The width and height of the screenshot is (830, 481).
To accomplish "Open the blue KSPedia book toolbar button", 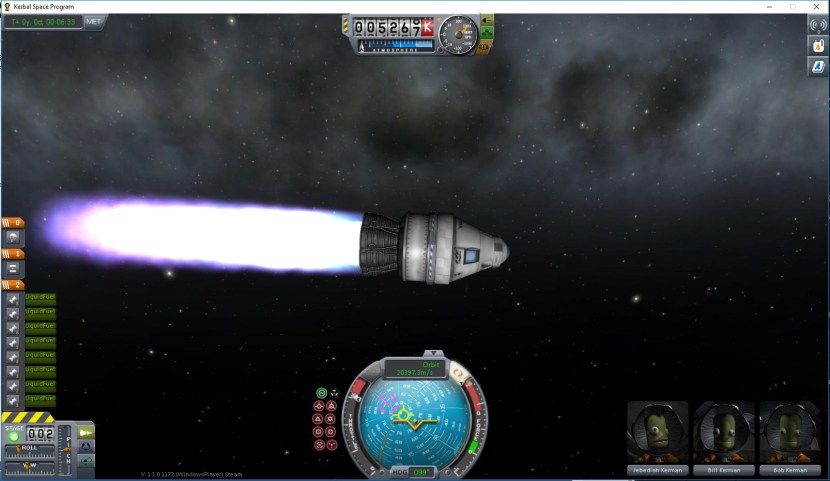I will [x=816, y=67].
